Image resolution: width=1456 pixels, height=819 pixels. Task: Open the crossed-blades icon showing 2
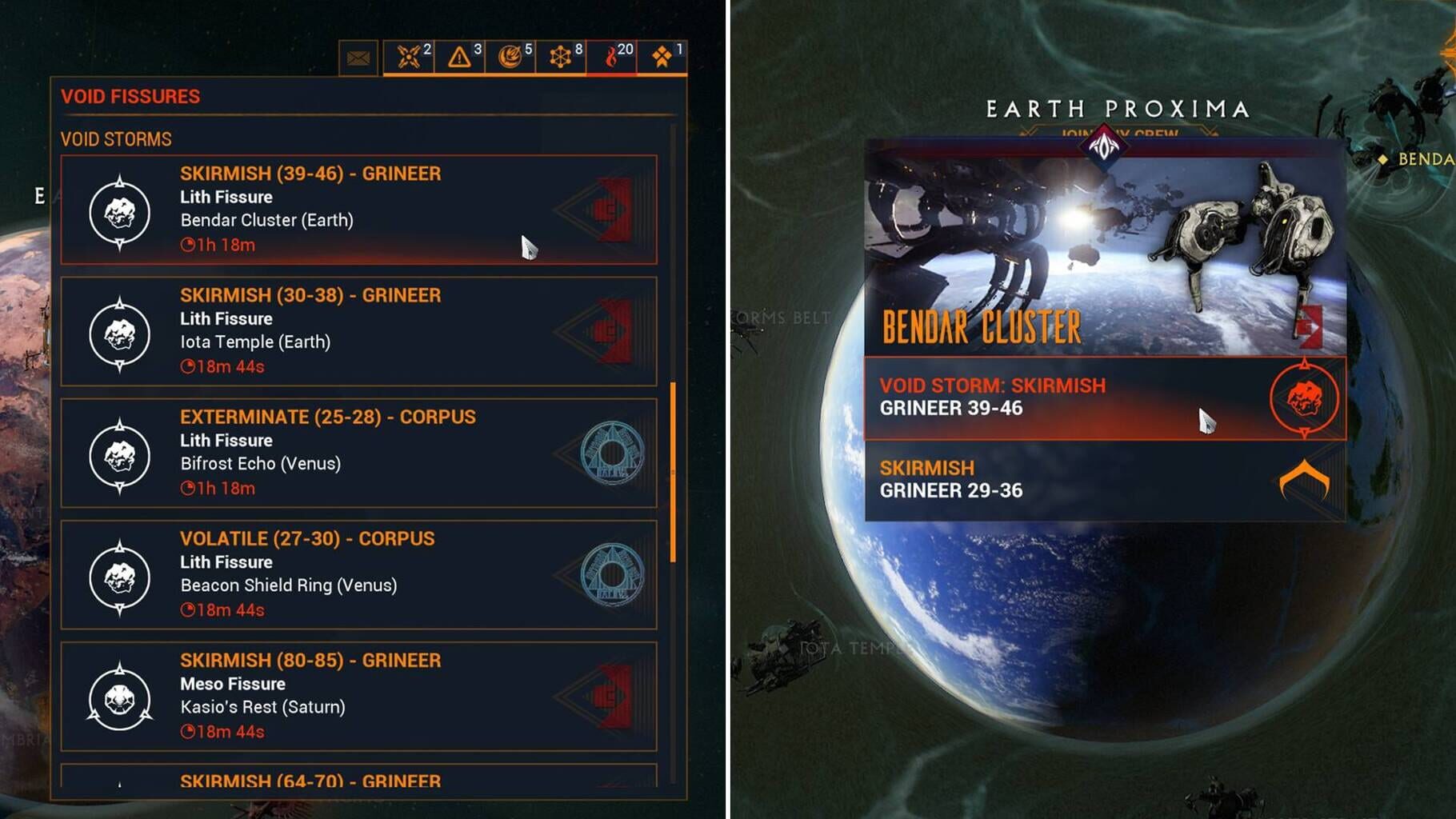[408, 56]
